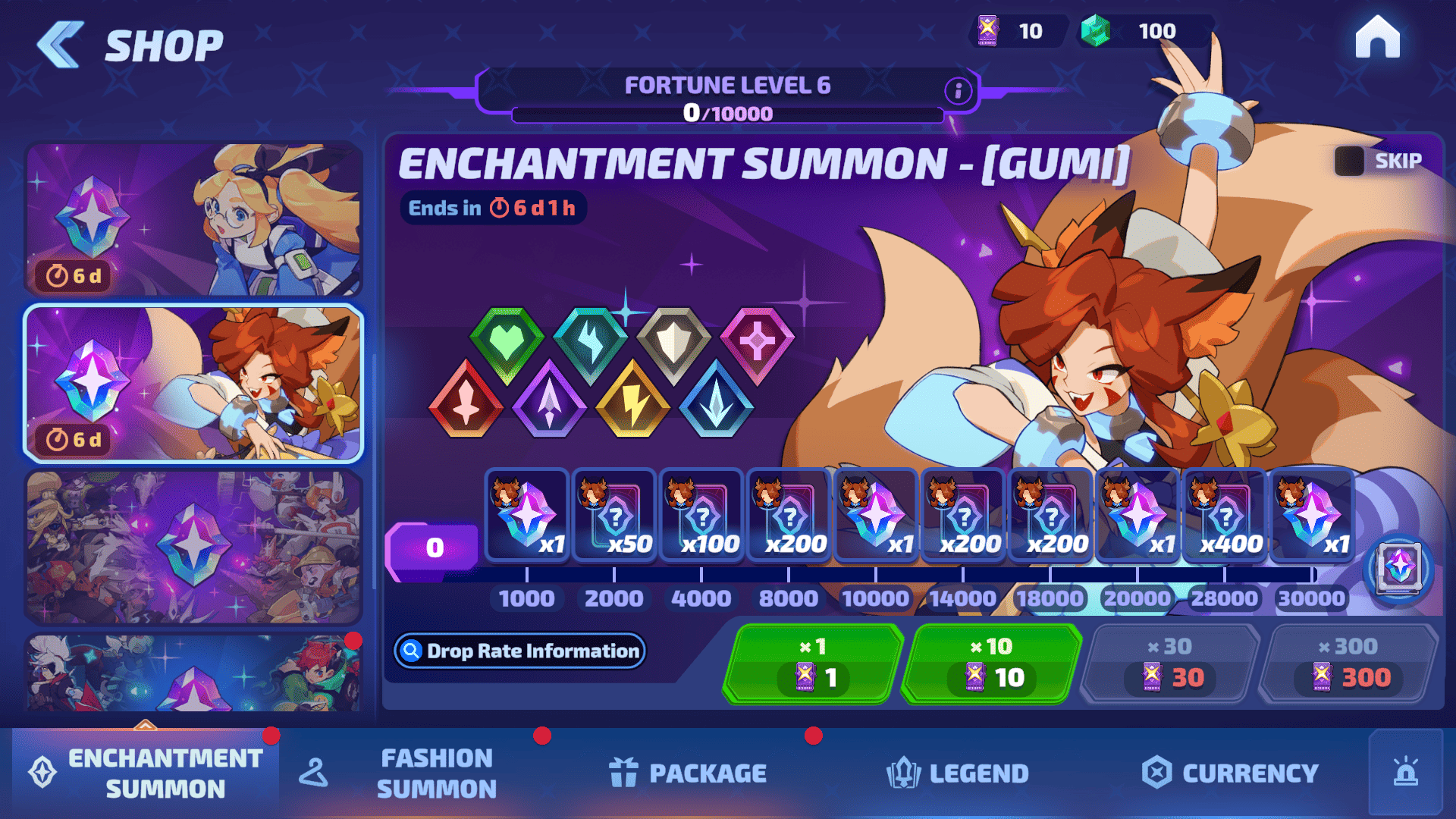Screen dimensions: 1456x819
Task: Open the Package tab
Action: tap(688, 773)
